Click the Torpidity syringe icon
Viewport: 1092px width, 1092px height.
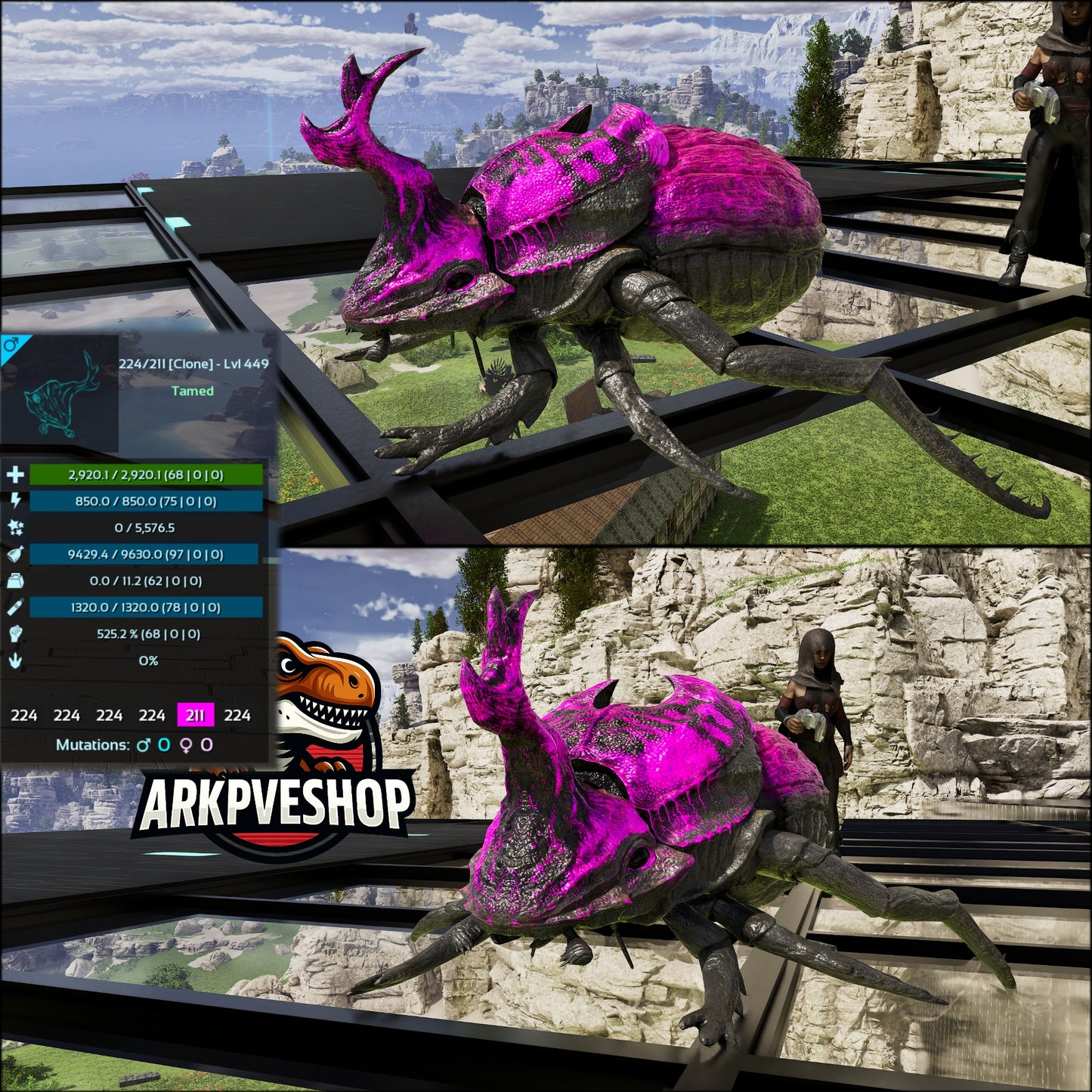pyautogui.click(x=14, y=605)
